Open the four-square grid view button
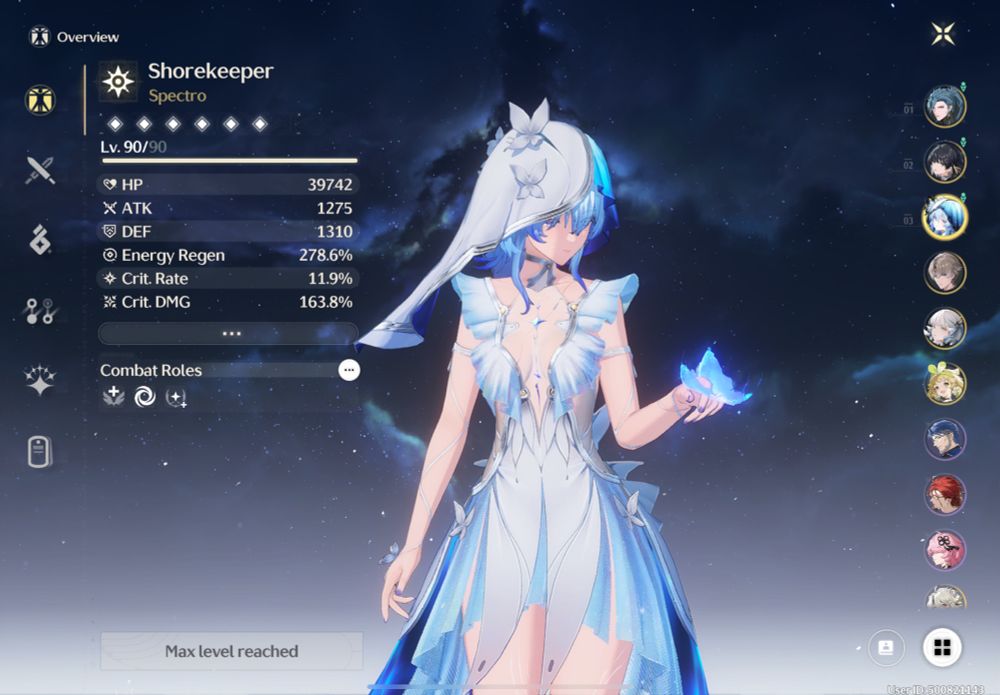The width and height of the screenshot is (1000, 695). [941, 647]
